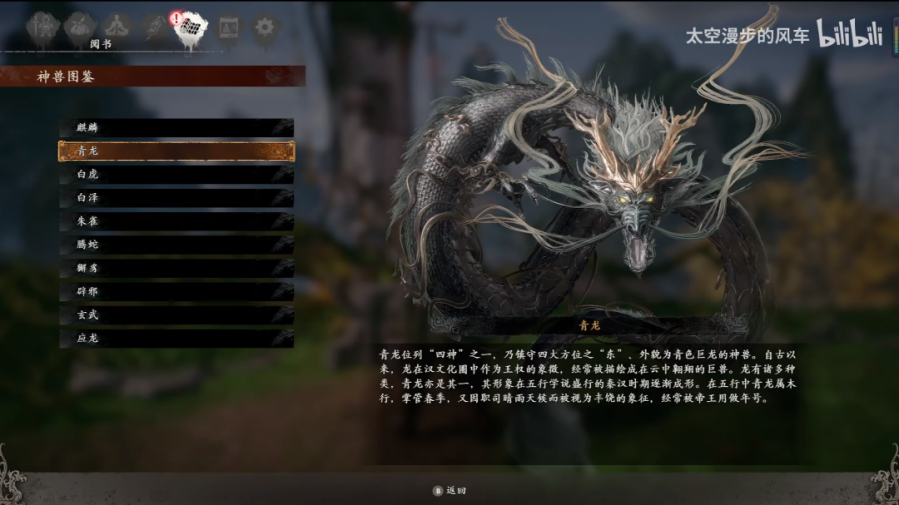
Task: Select 白泽 from the bestiary list
Action: click(x=176, y=198)
